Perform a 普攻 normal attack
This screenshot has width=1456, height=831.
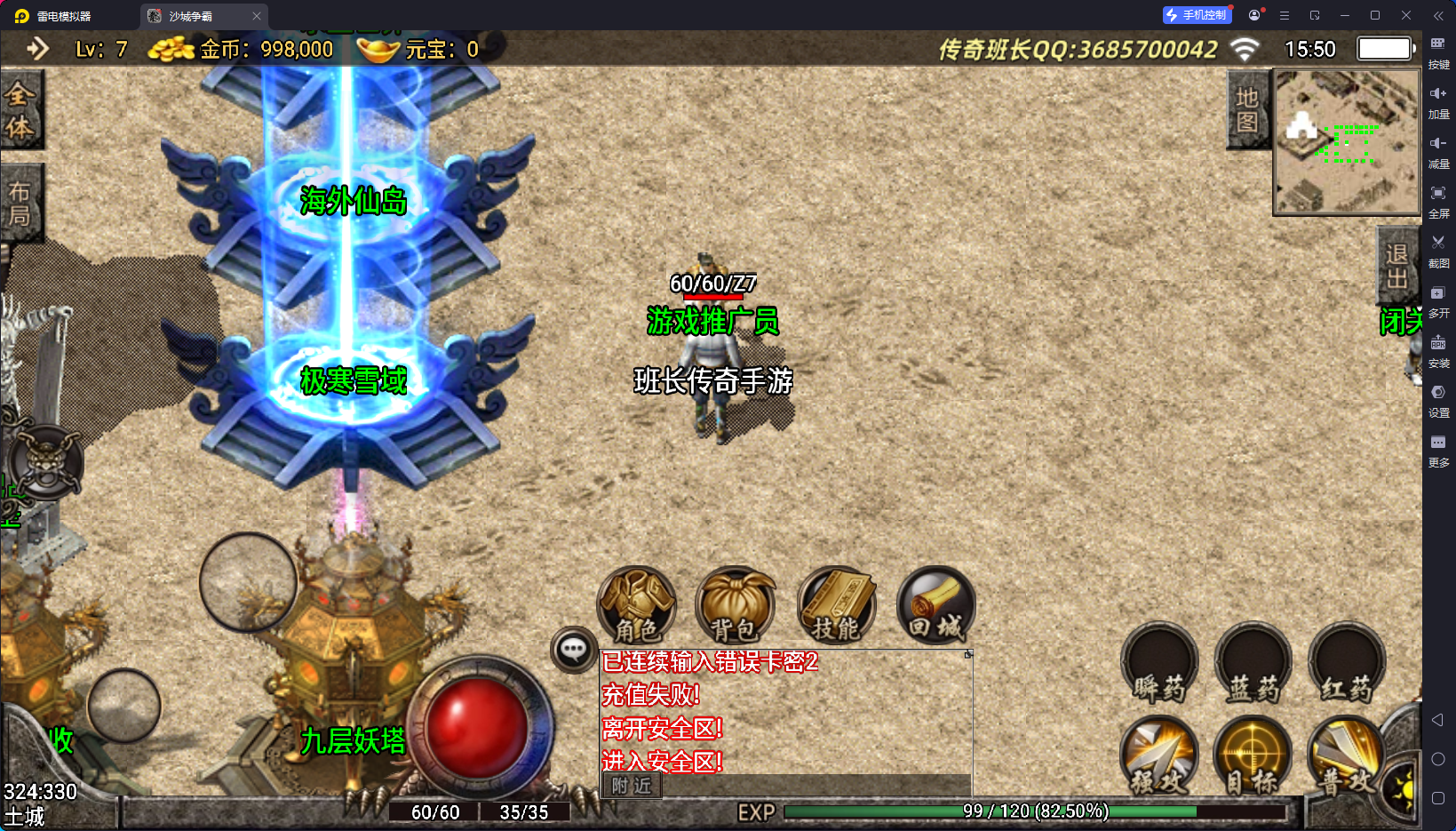(x=1347, y=756)
